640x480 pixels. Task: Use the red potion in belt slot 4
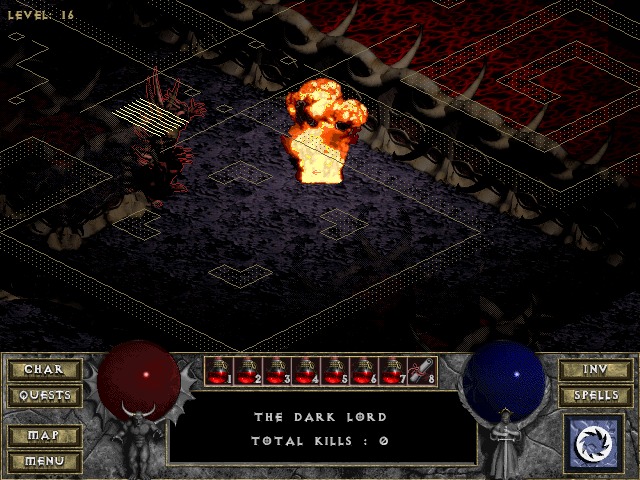[x=305, y=371]
